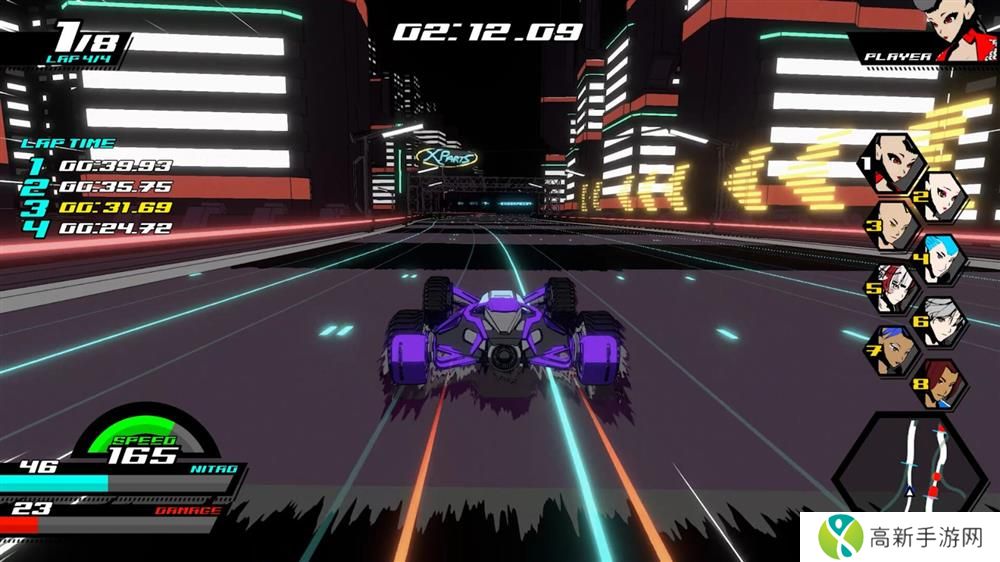Pick the fifth-place racer portrait
Screen dimensions: 1000x562
point(895,290)
